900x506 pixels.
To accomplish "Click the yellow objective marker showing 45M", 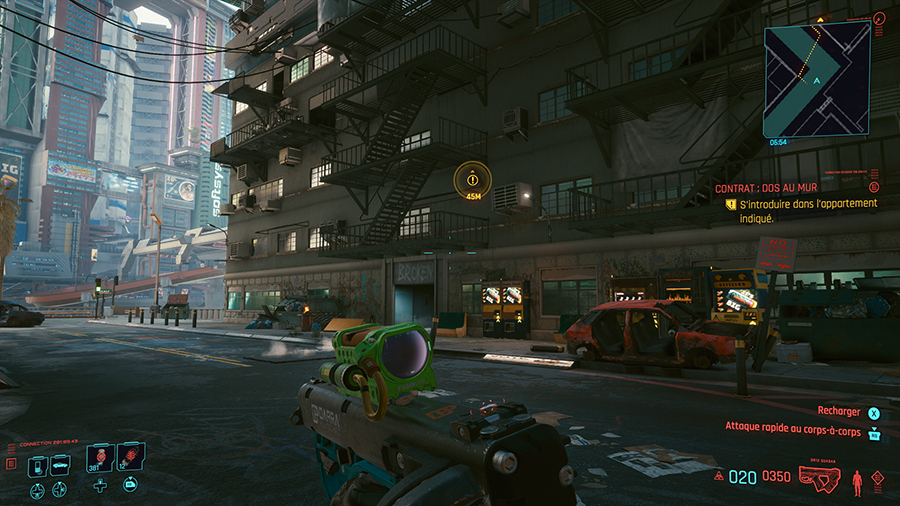I will [x=472, y=181].
